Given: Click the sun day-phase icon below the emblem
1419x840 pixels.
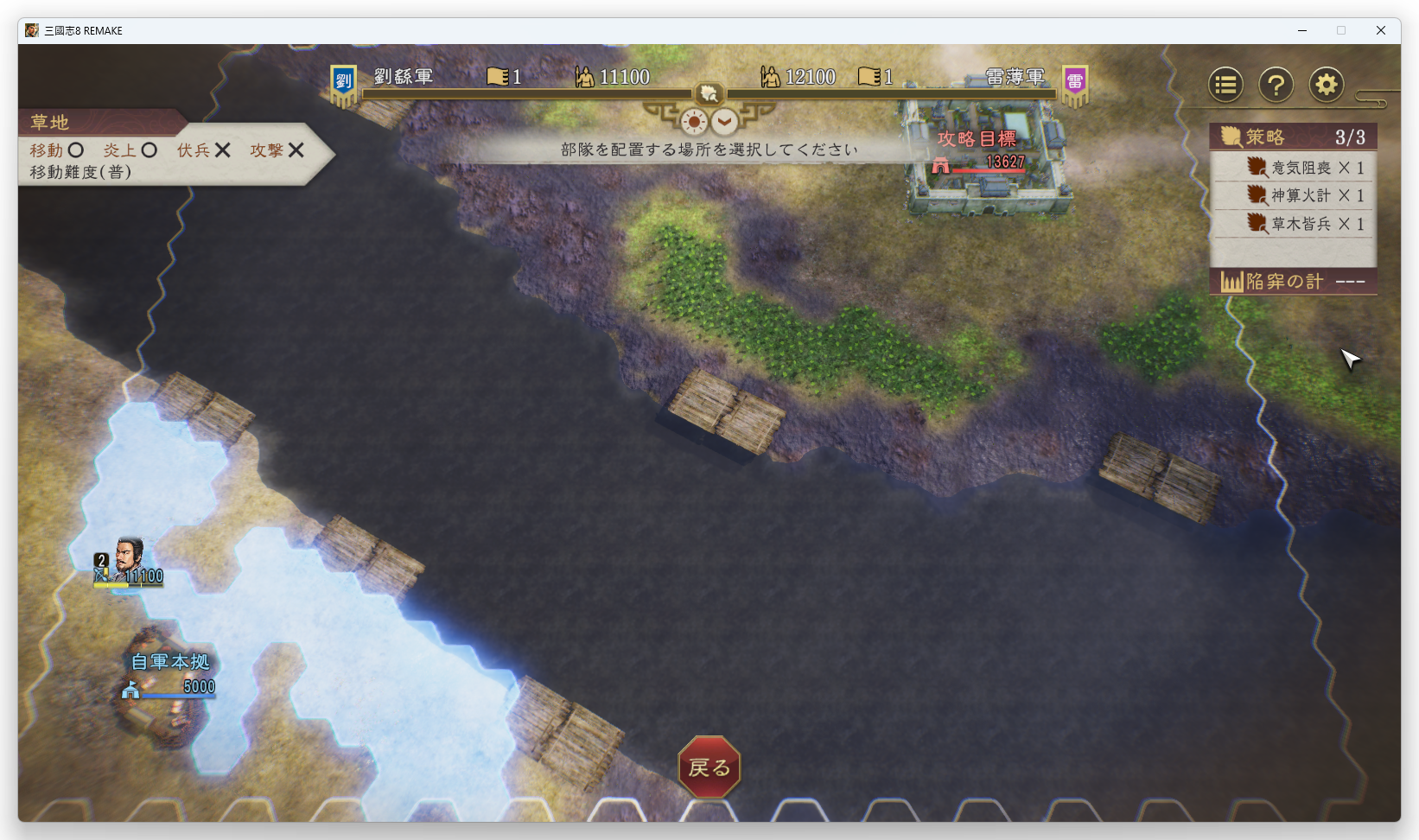Looking at the screenshot, I should point(692,122).
